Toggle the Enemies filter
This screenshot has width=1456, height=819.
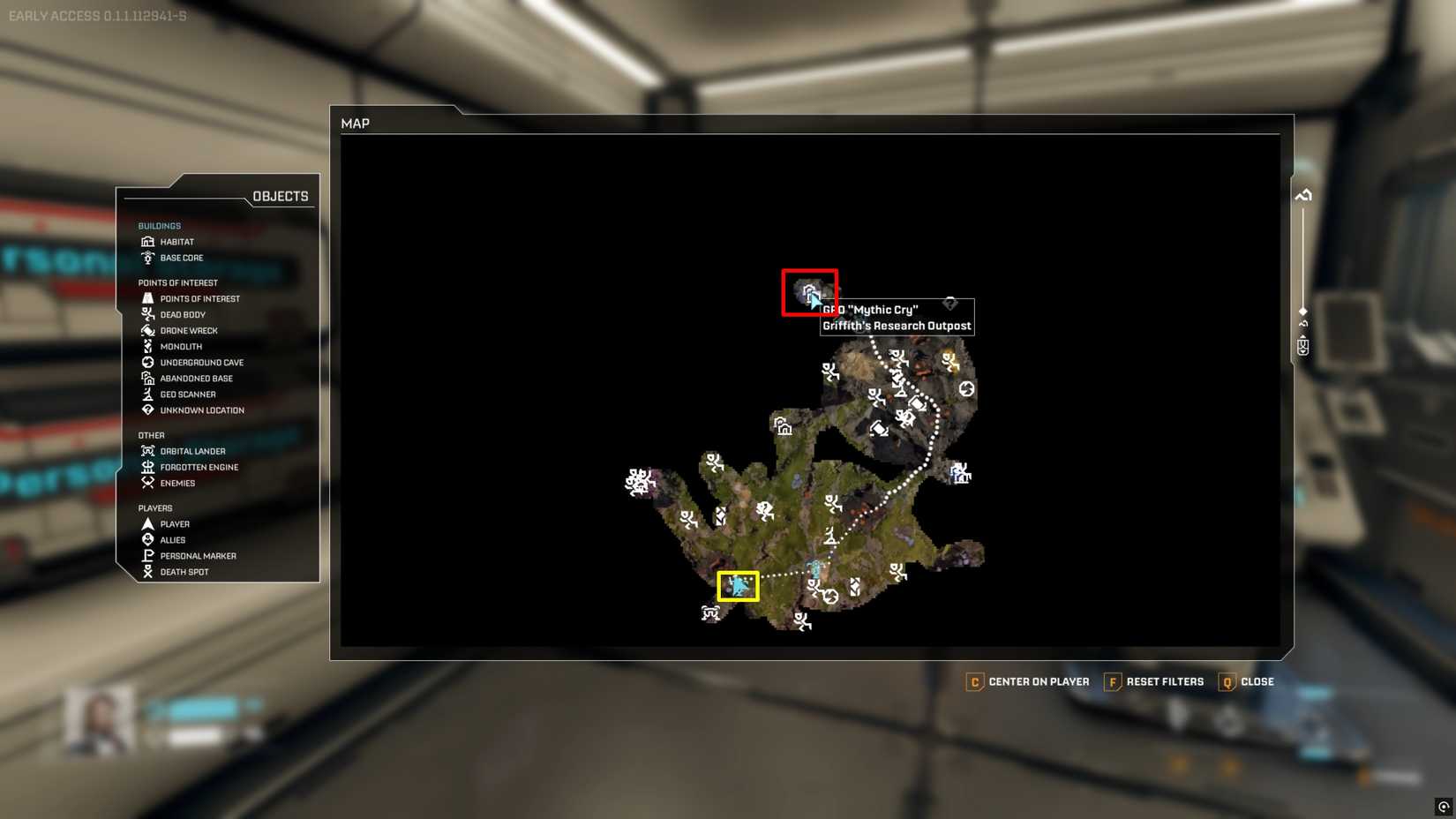tap(147, 483)
